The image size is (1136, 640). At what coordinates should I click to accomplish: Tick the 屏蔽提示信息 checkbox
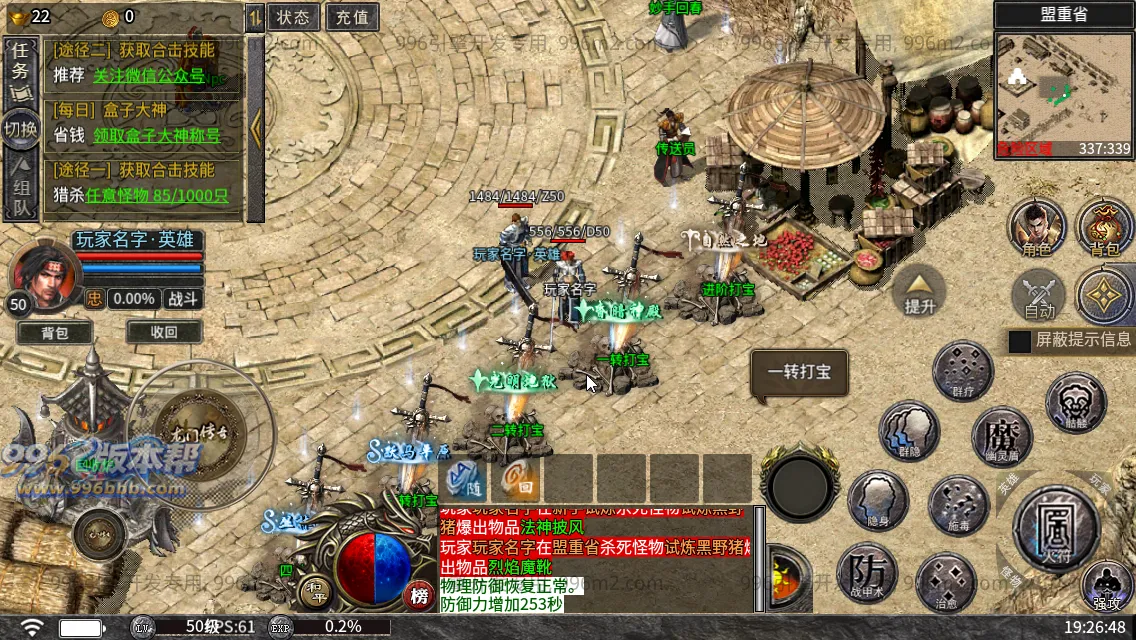1019,341
